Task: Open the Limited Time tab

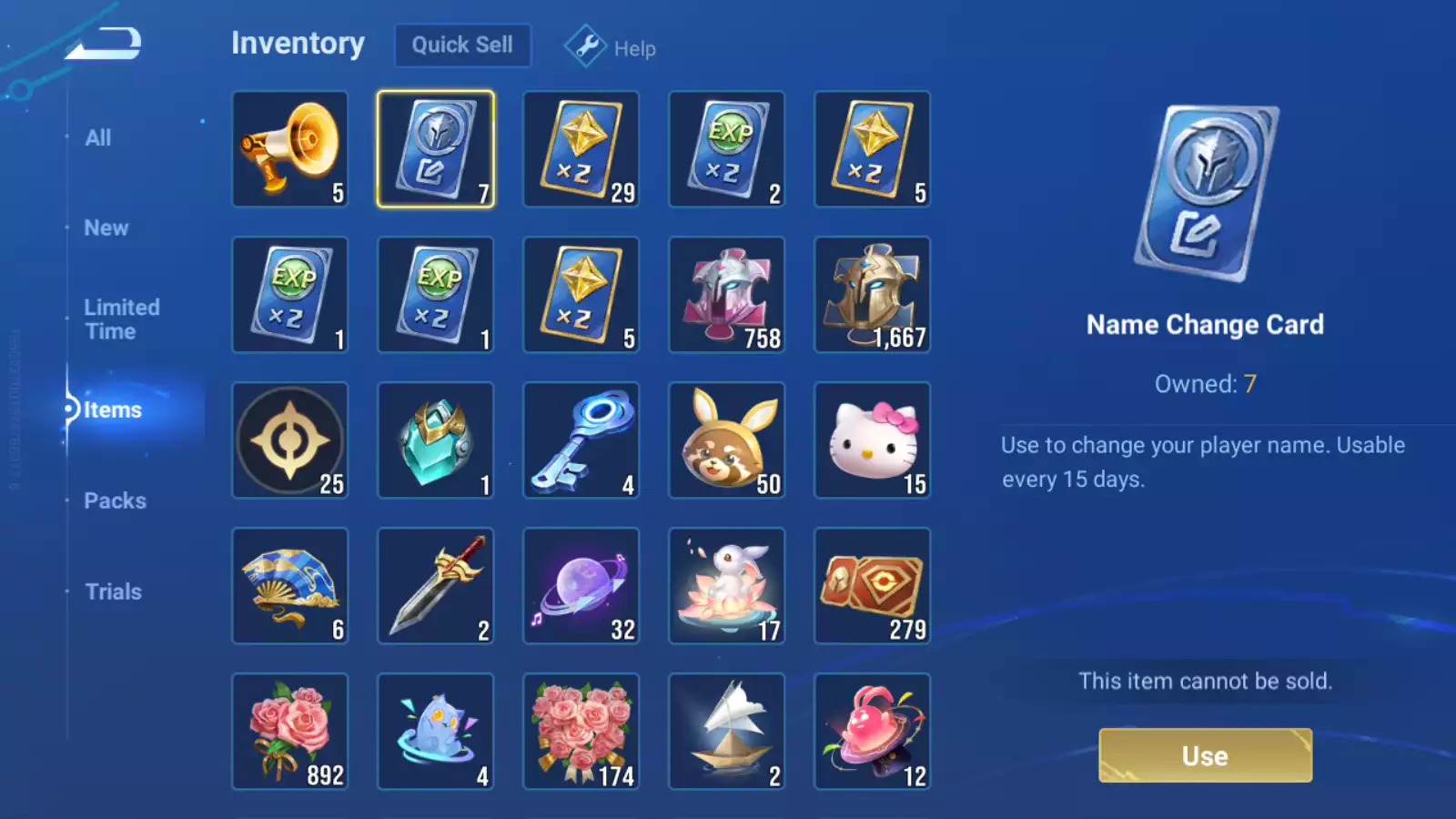Action: coord(122,319)
